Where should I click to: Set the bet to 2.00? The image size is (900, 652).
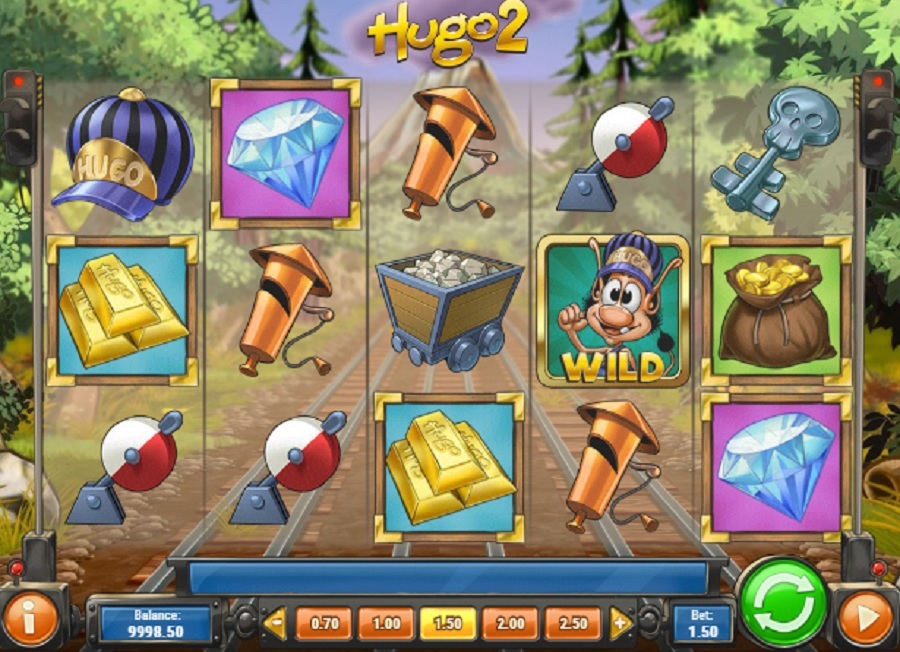pyautogui.click(x=509, y=623)
